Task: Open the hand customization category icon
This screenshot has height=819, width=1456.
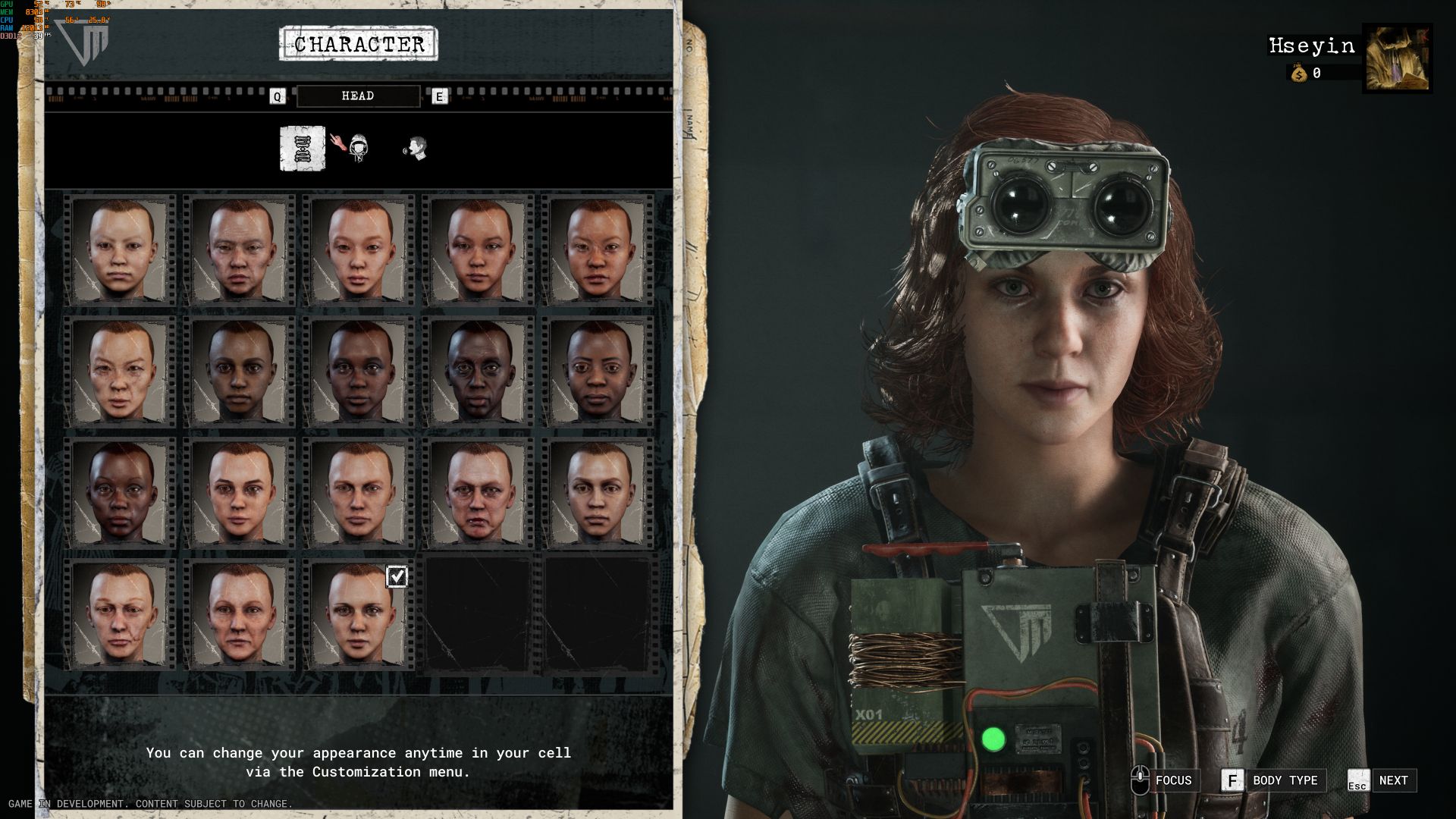Action: click(x=338, y=143)
